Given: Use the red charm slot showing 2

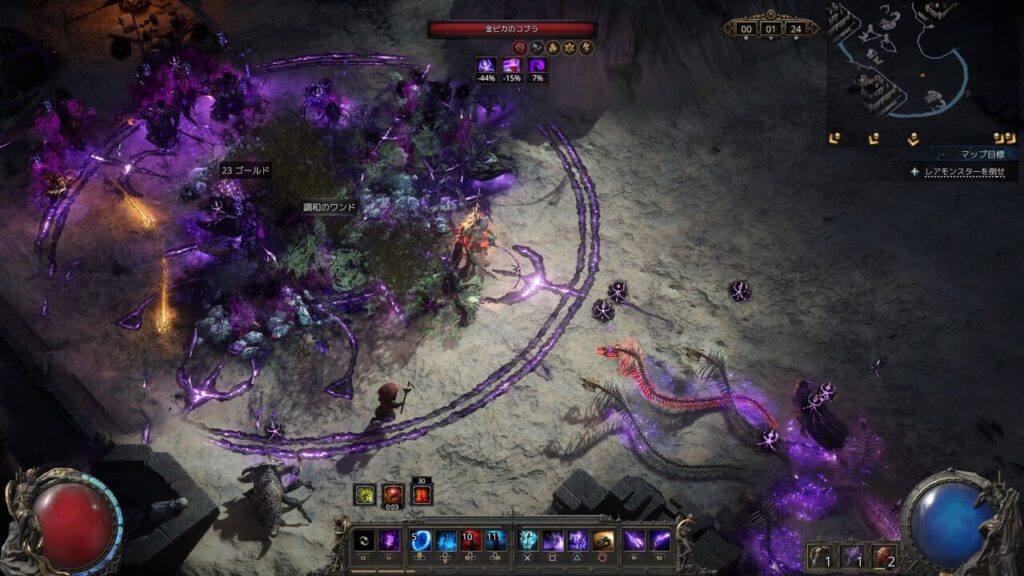Looking at the screenshot, I should [x=884, y=556].
